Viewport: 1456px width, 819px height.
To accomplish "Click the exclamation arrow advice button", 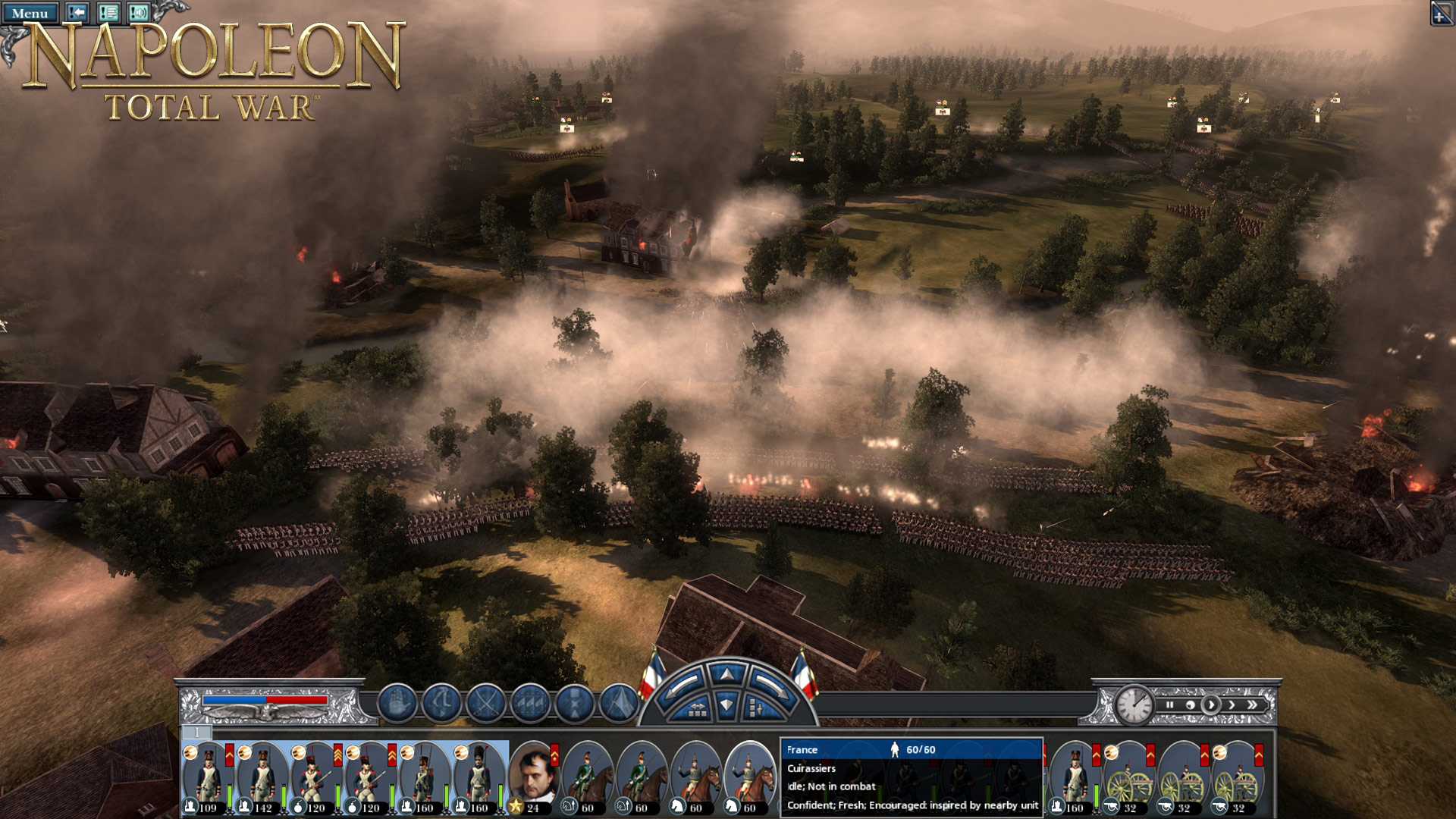I will click(x=77, y=12).
